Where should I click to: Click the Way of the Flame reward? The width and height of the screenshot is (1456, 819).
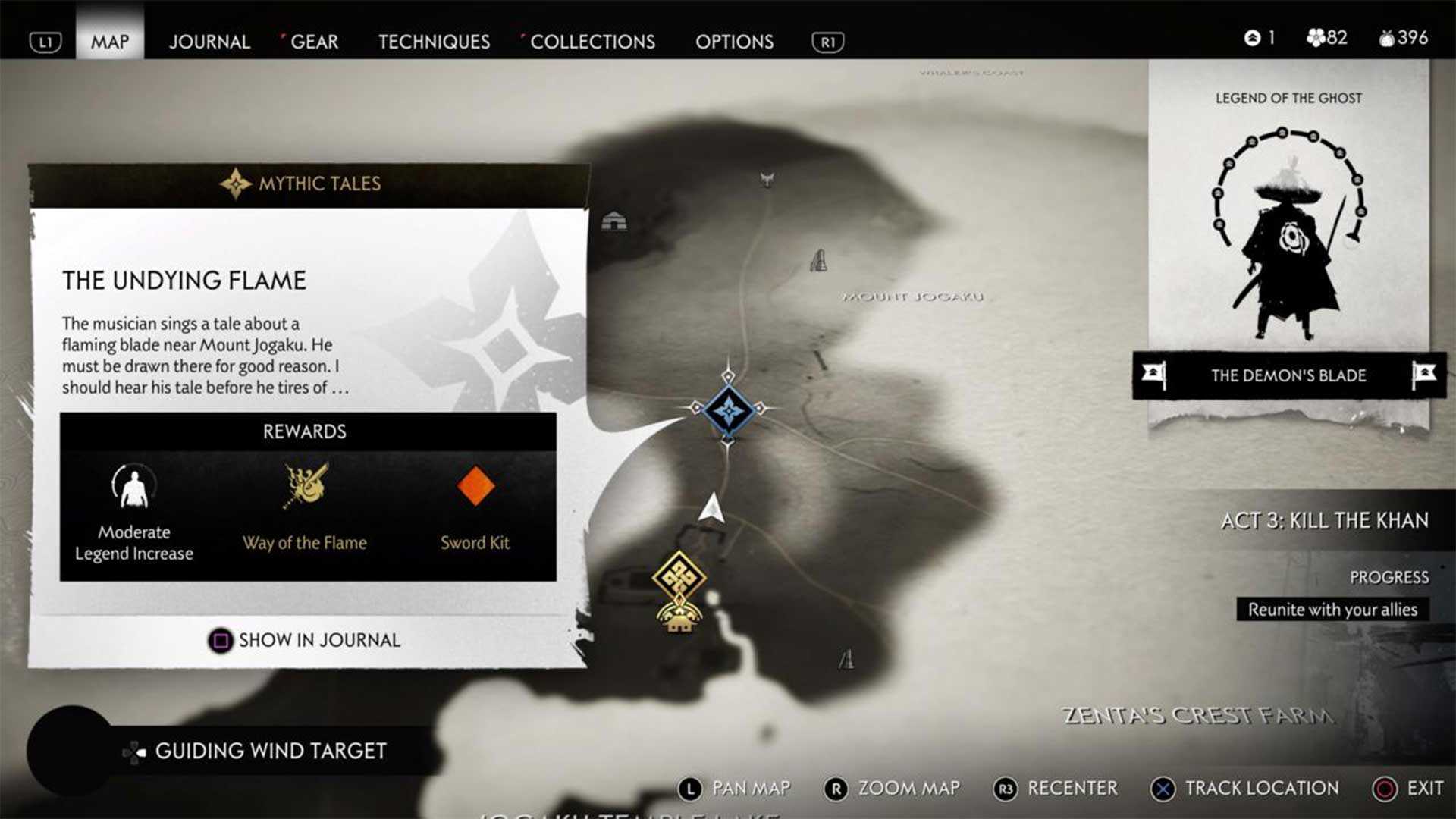pos(305,507)
